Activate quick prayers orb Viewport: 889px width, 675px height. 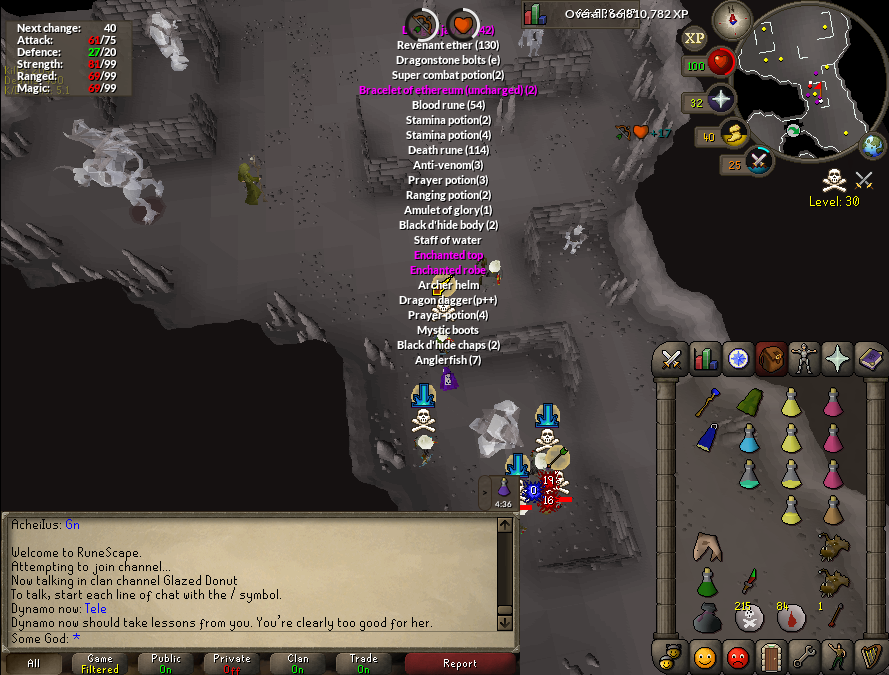point(720,100)
